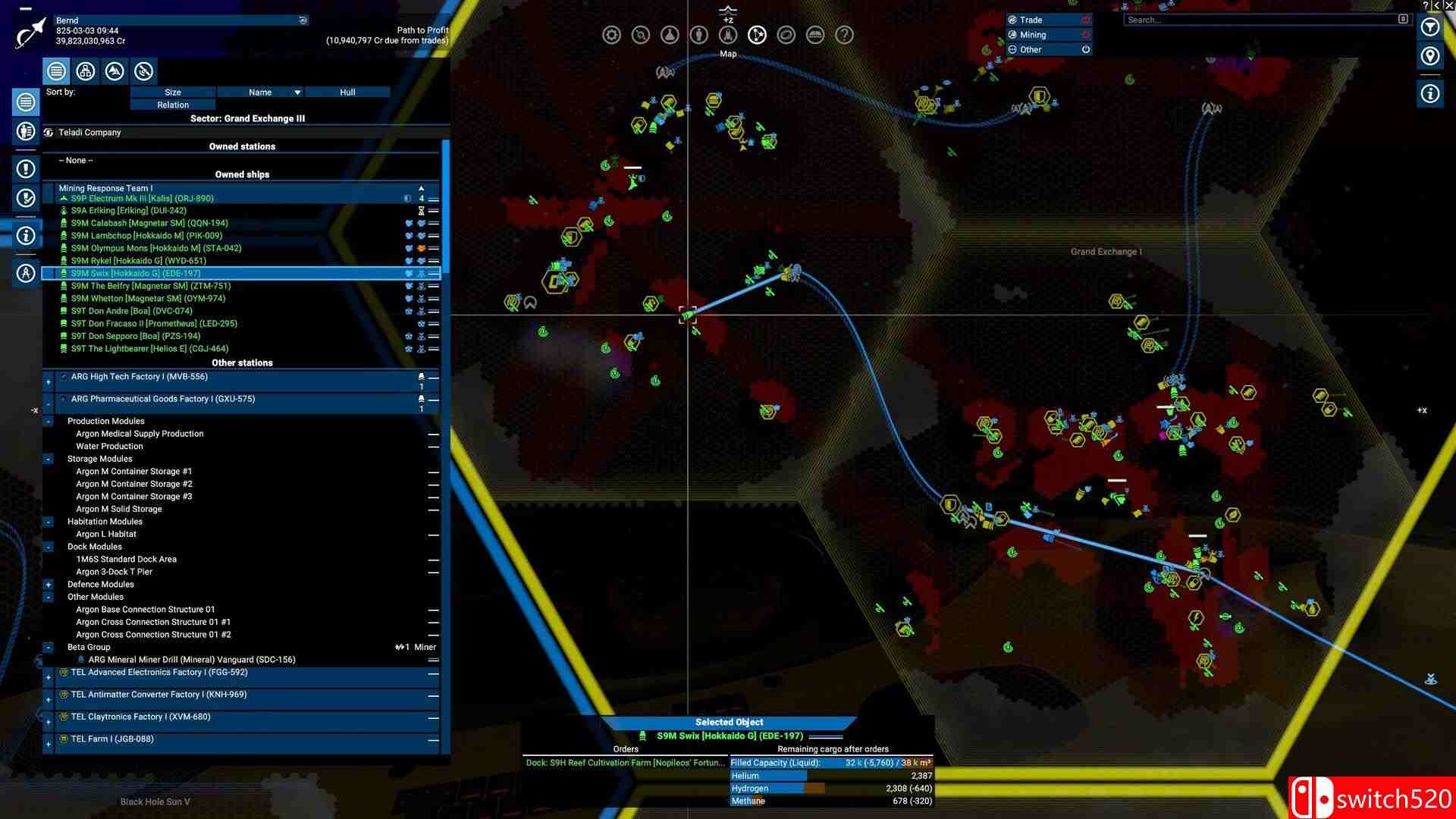Toggle the Trade filter in the legend

point(1086,20)
